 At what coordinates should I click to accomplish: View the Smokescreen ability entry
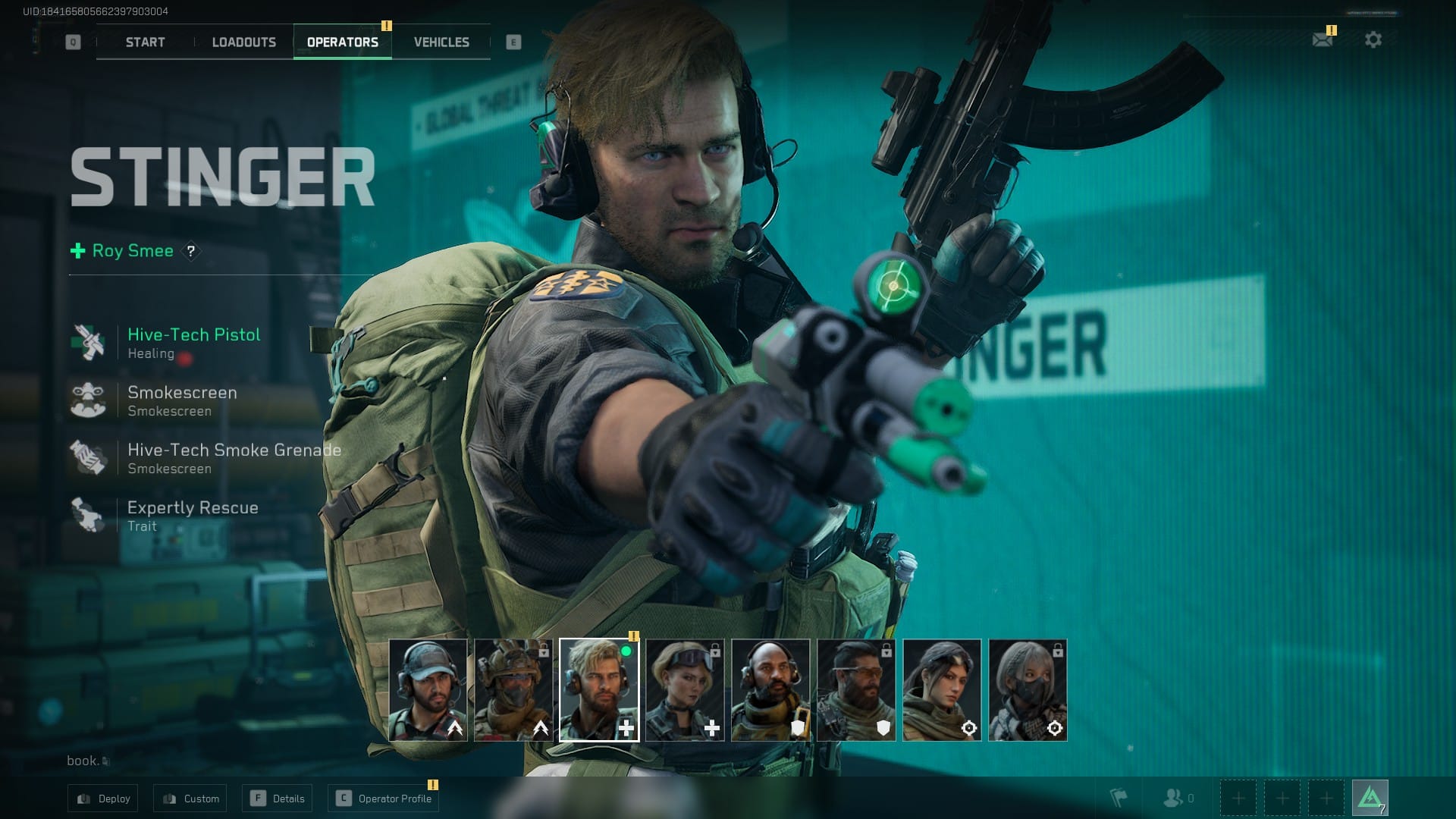click(x=182, y=400)
